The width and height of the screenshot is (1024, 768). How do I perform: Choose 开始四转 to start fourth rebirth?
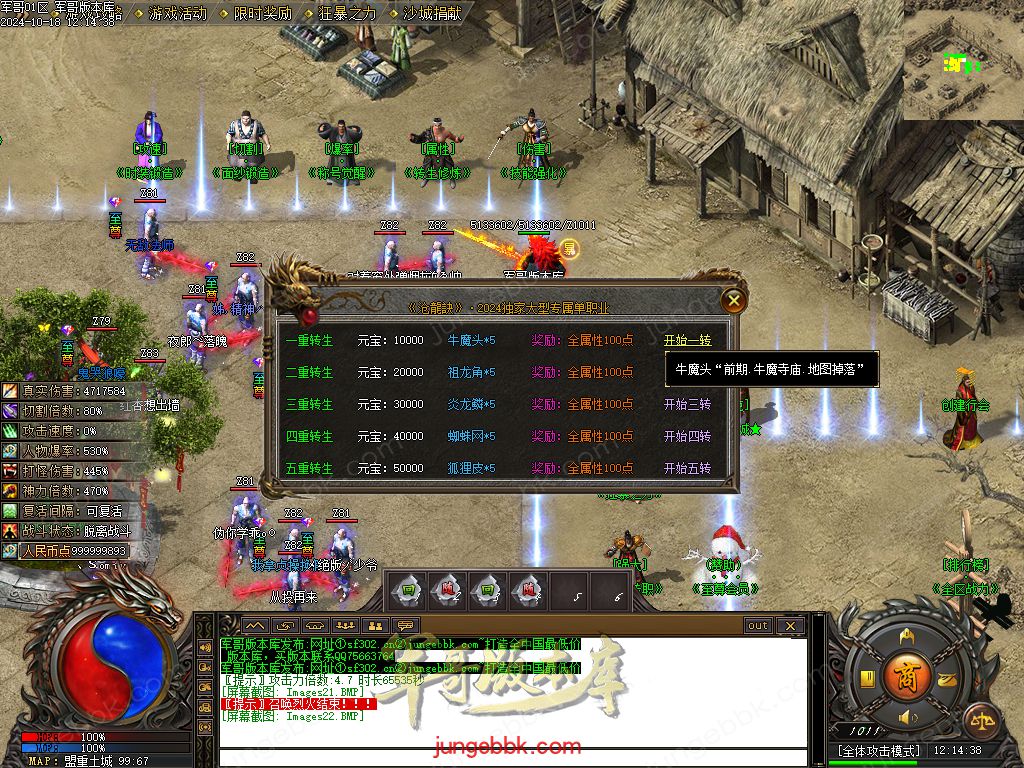(687, 436)
